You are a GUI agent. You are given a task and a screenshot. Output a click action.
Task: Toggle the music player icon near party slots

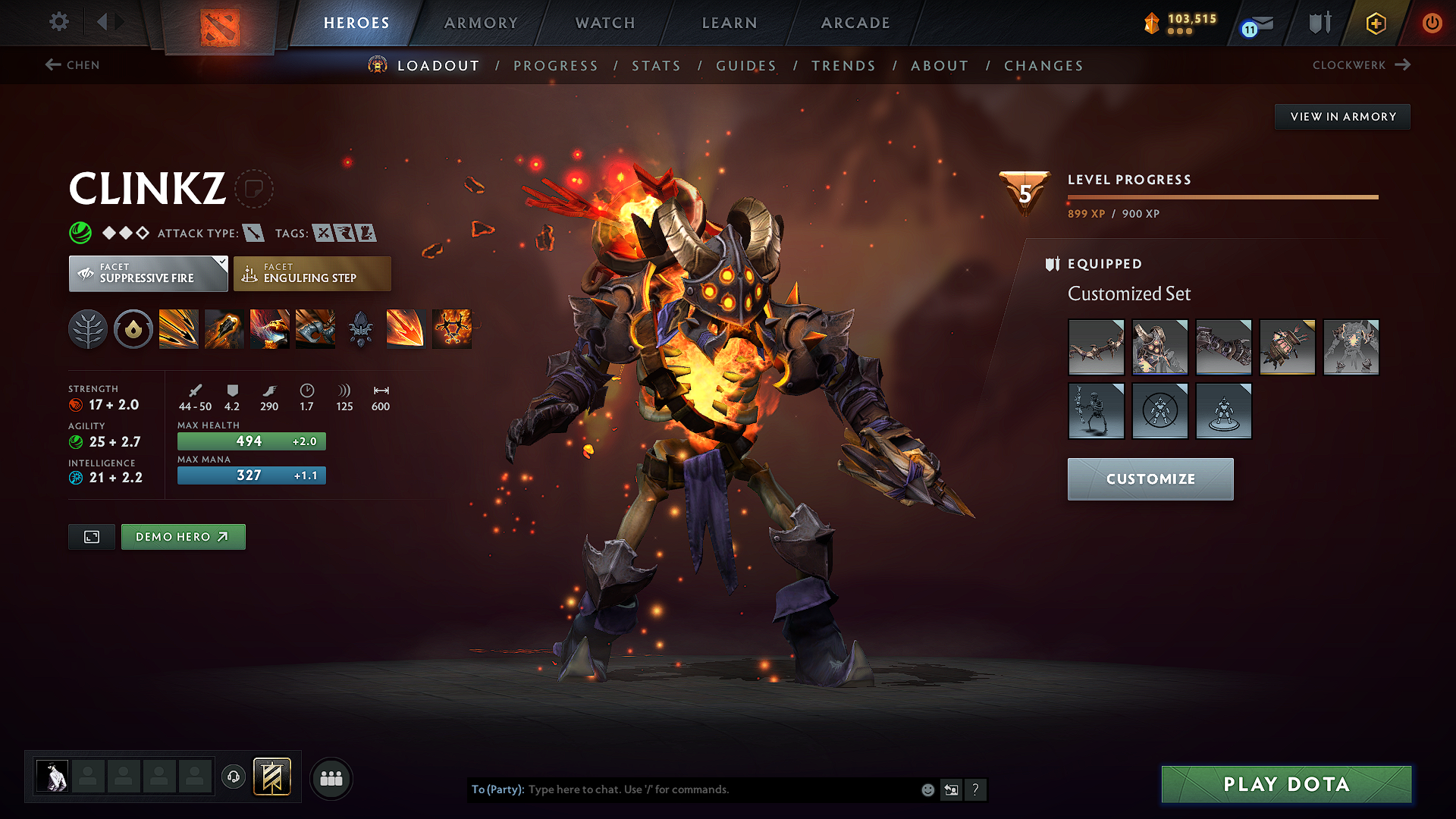(233, 778)
